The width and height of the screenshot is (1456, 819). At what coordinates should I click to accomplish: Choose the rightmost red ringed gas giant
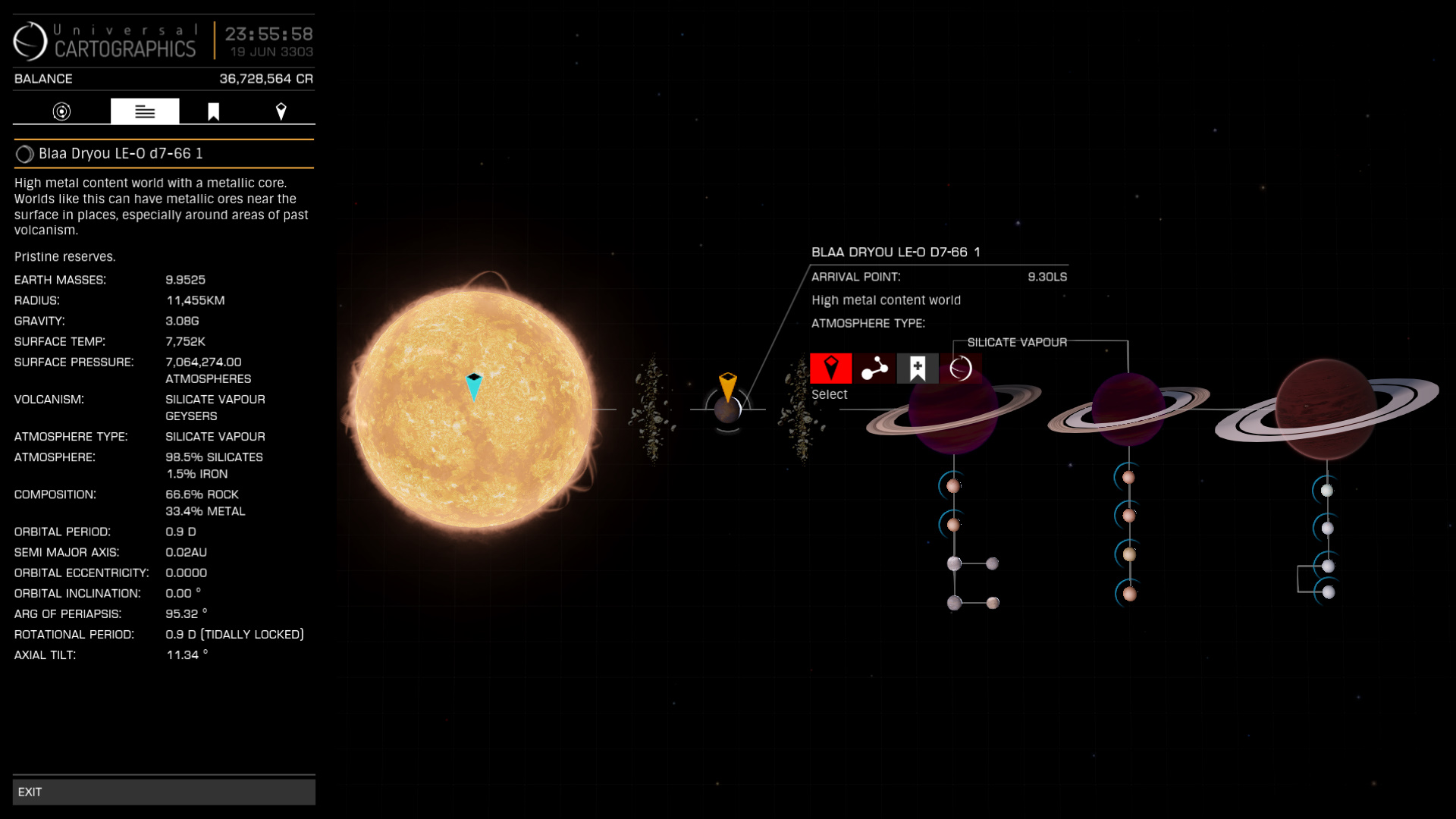[x=1326, y=409]
